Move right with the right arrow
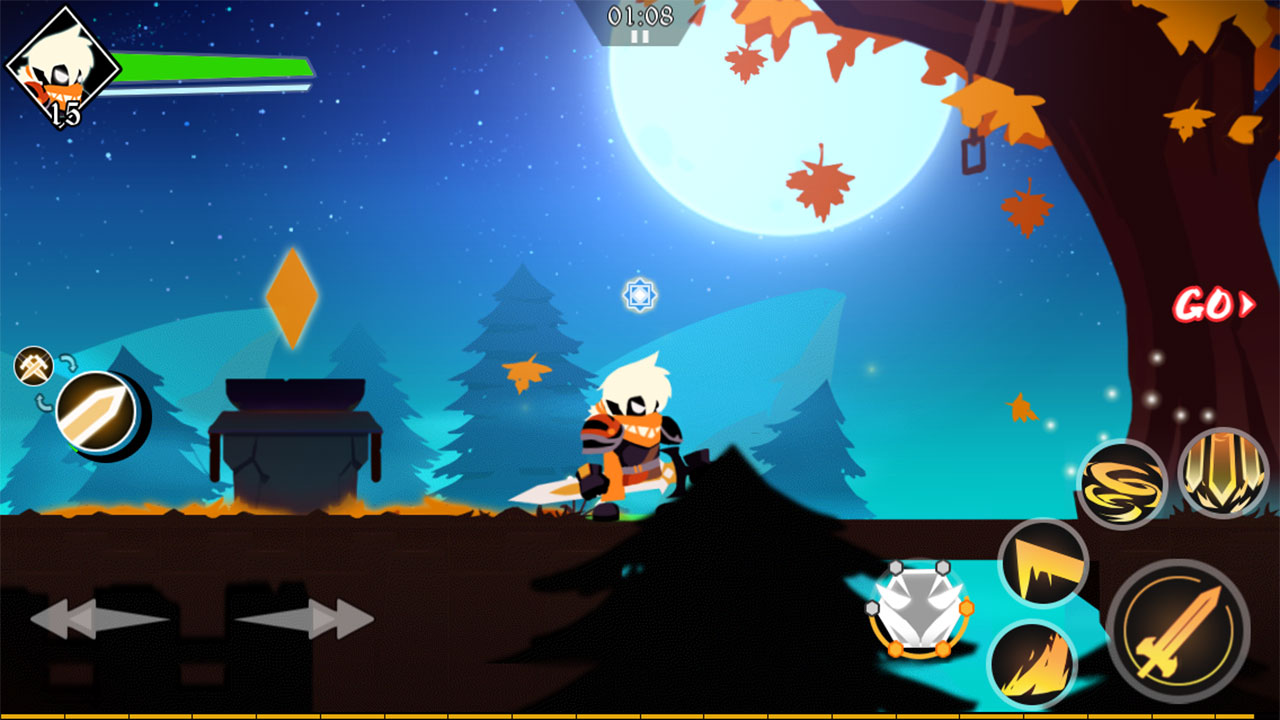The height and width of the screenshot is (720, 1280). tap(306, 619)
